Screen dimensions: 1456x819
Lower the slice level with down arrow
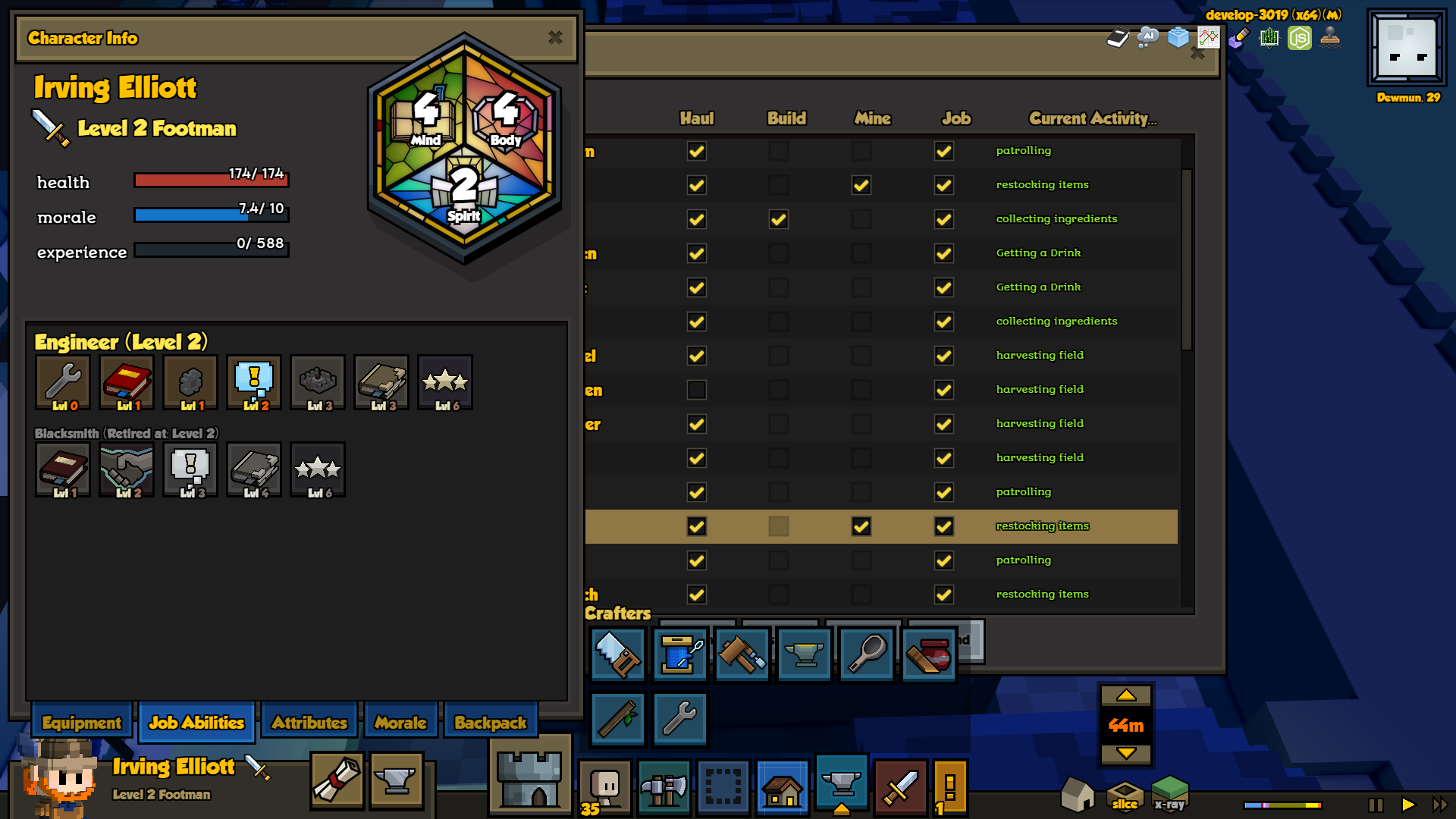(1126, 753)
